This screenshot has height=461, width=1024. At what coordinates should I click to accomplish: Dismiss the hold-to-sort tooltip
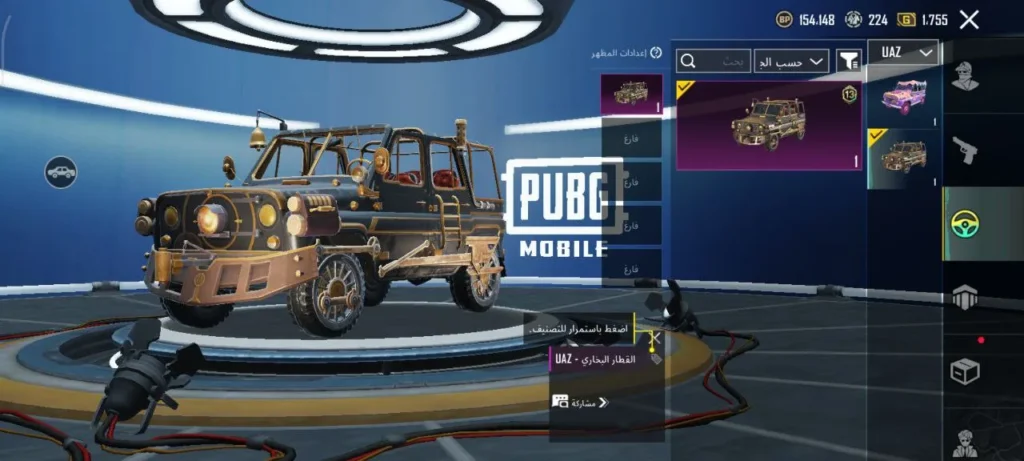click(655, 339)
